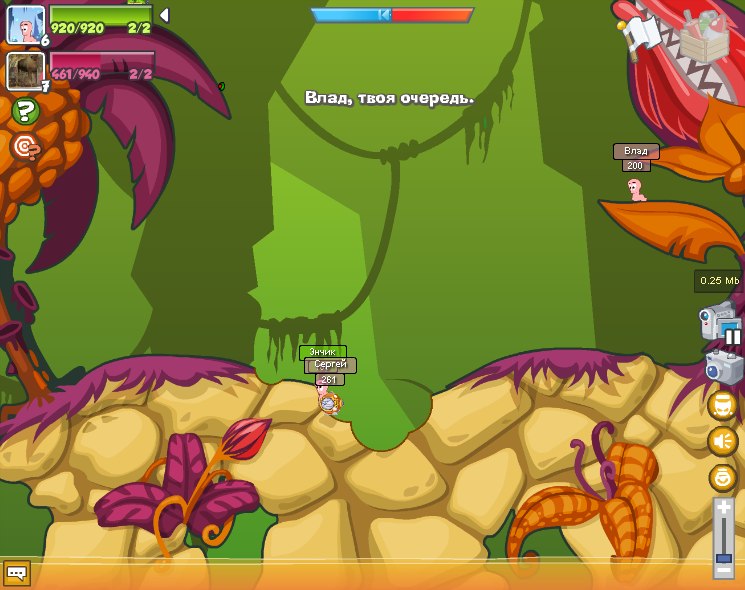Collapse the team panel with the white arrow
The image size is (745, 590).
[164, 15]
